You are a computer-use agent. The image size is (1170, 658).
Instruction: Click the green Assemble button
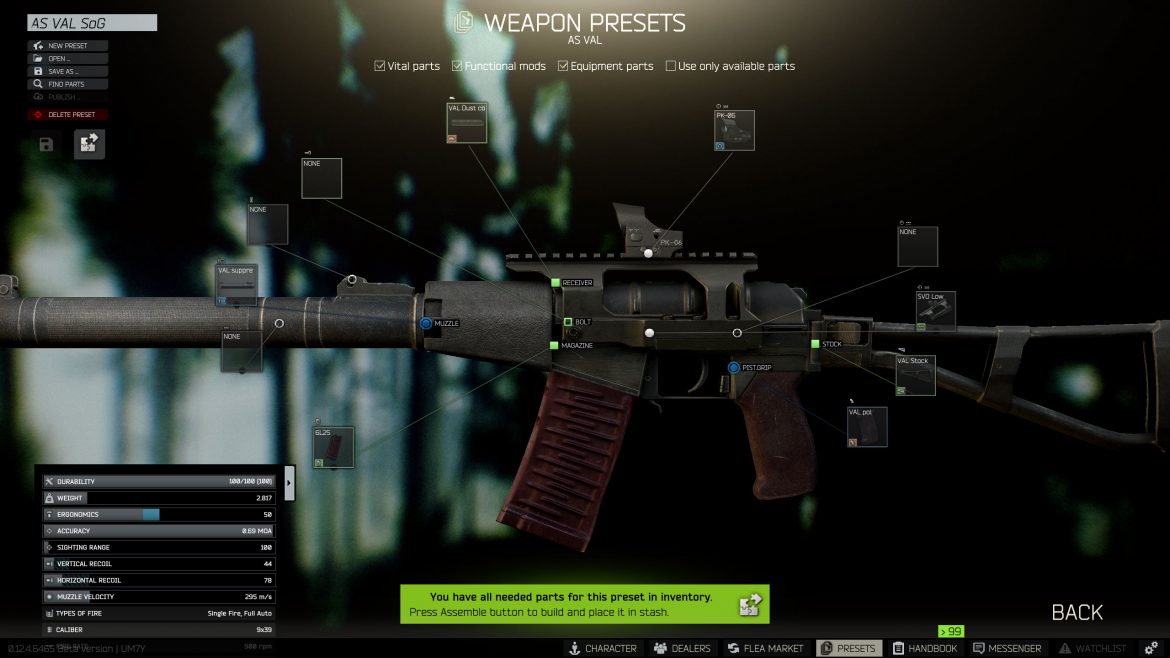[750, 604]
